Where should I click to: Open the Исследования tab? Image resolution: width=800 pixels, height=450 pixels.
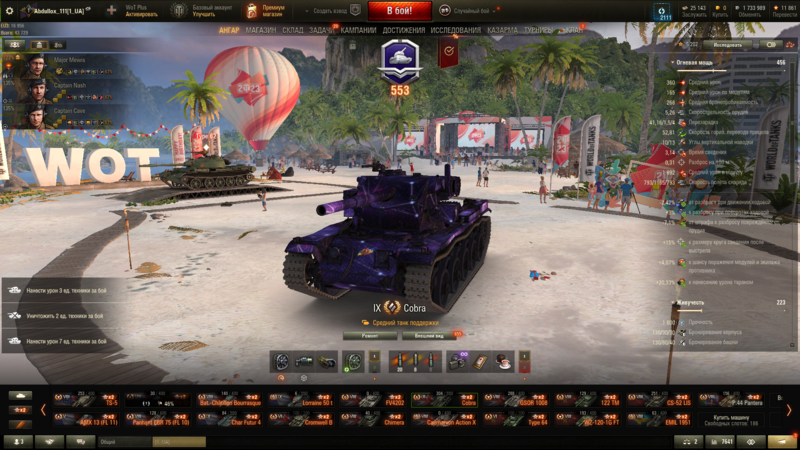coord(455,30)
